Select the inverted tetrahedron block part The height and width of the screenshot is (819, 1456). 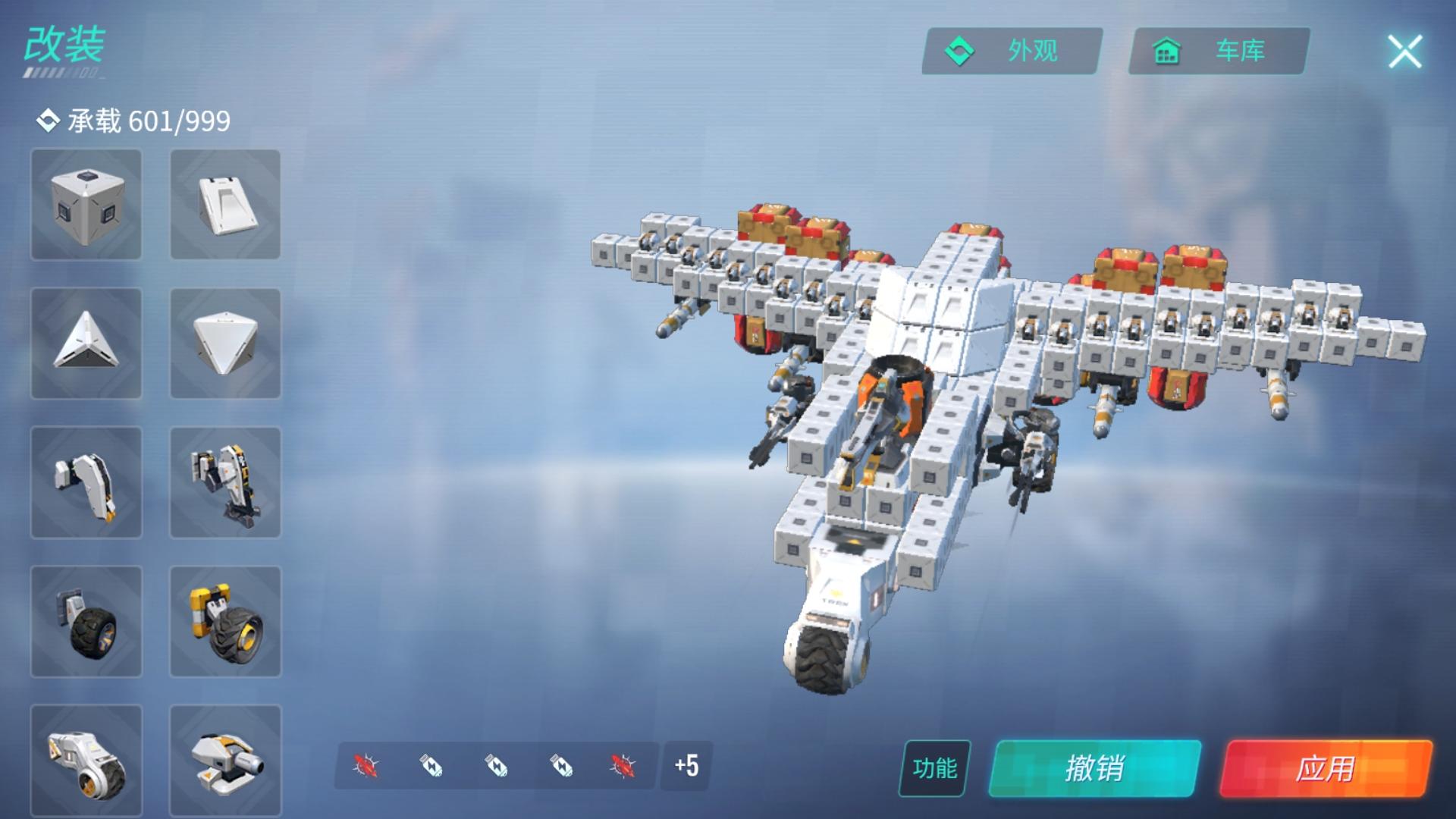pyautogui.click(x=225, y=344)
